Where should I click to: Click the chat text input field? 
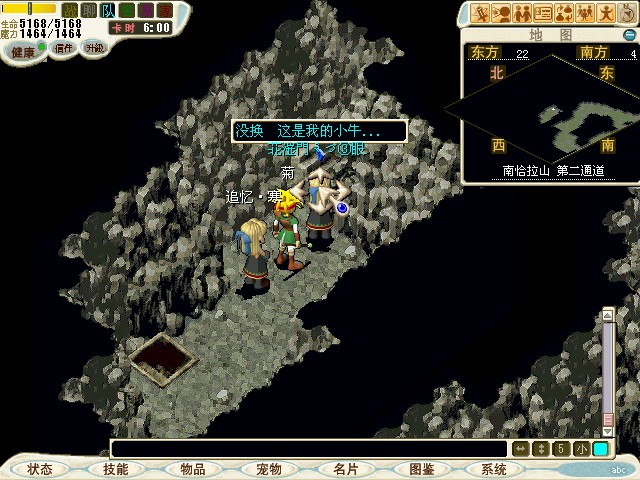coord(310,449)
